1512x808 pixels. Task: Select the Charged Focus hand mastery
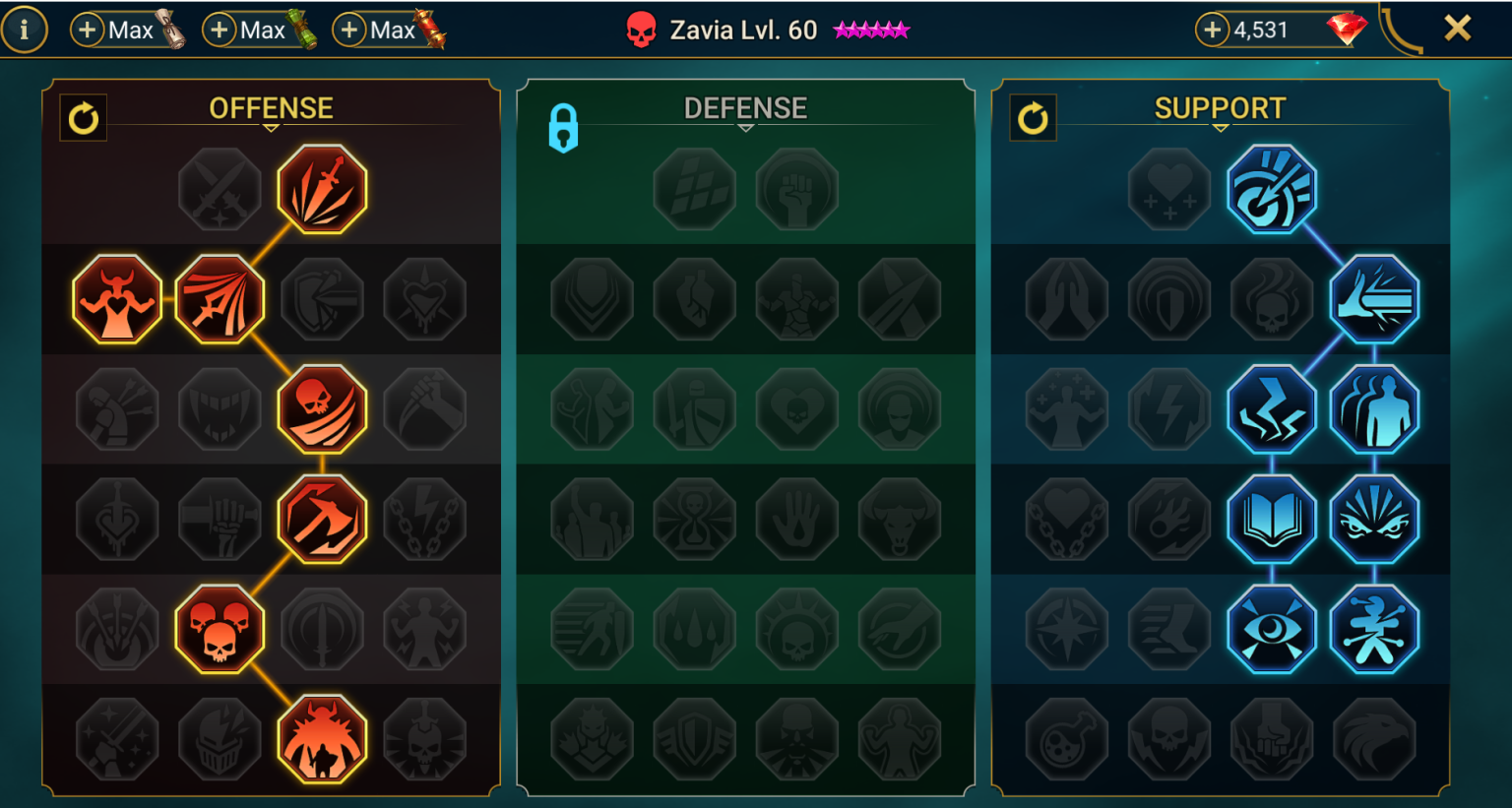pyautogui.click(x=1375, y=299)
